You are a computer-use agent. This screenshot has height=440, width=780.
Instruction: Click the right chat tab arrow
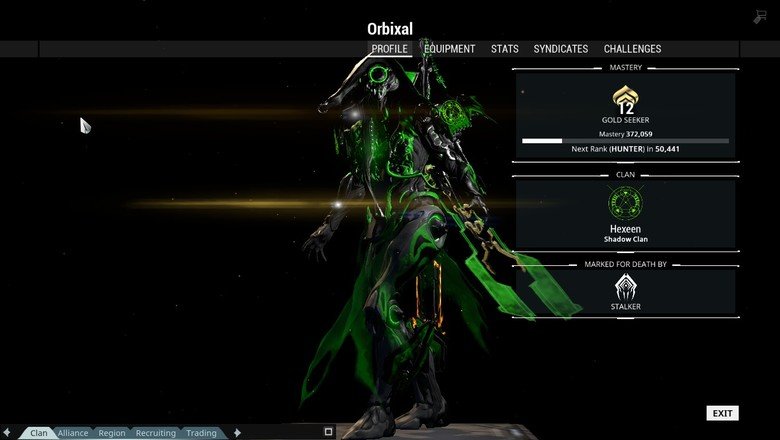tap(237, 433)
